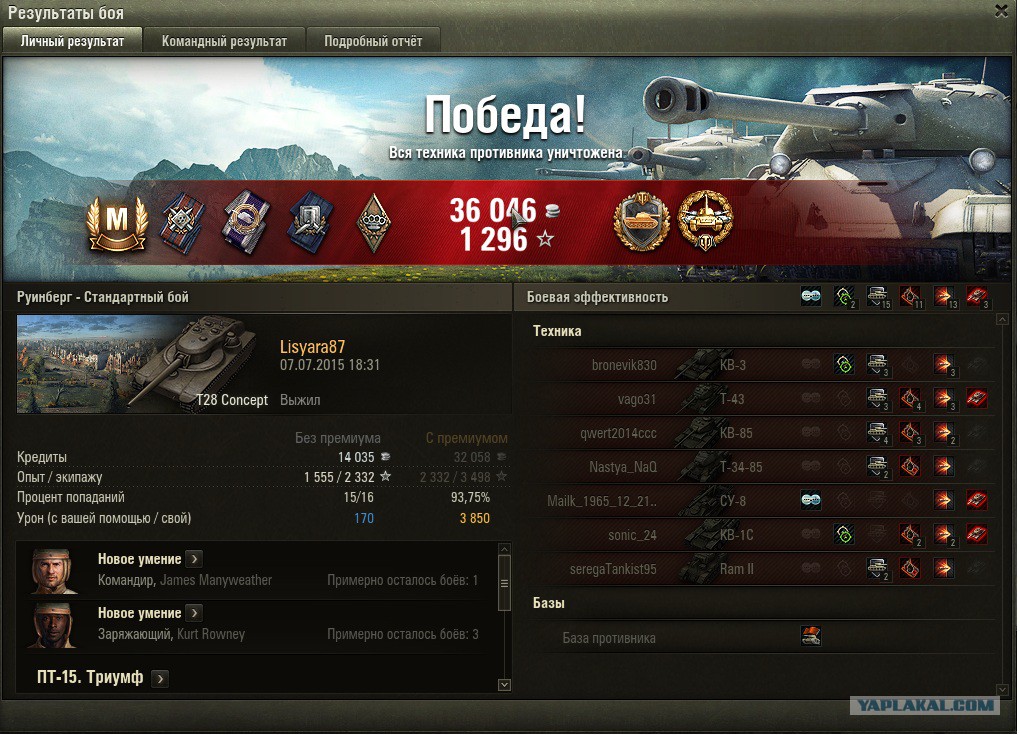Click the Mastery badge M medal

(x=118, y=223)
